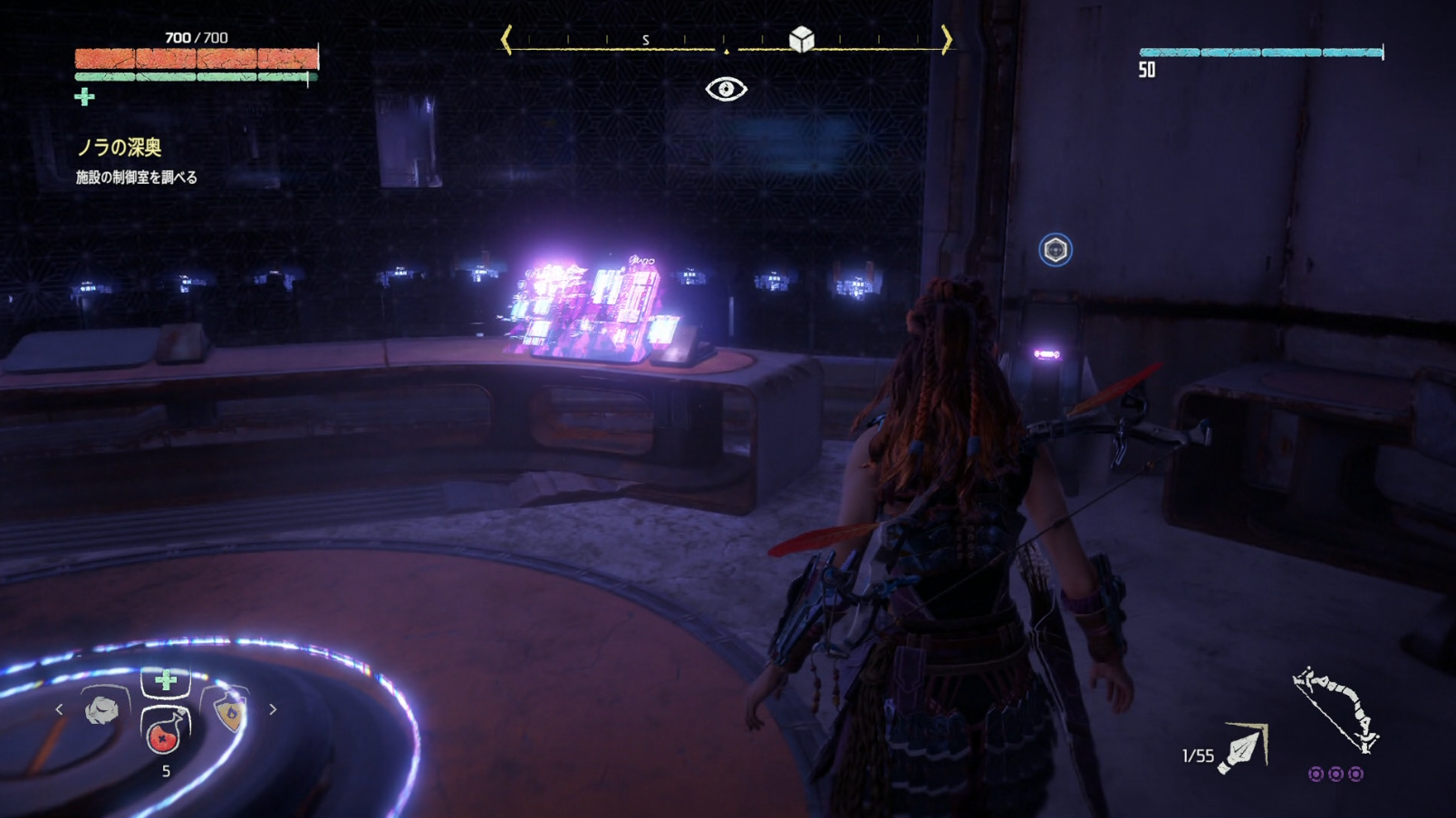Screen dimensions: 1456x818
Task: Choose the rock item in the quick slots
Action: 101,710
